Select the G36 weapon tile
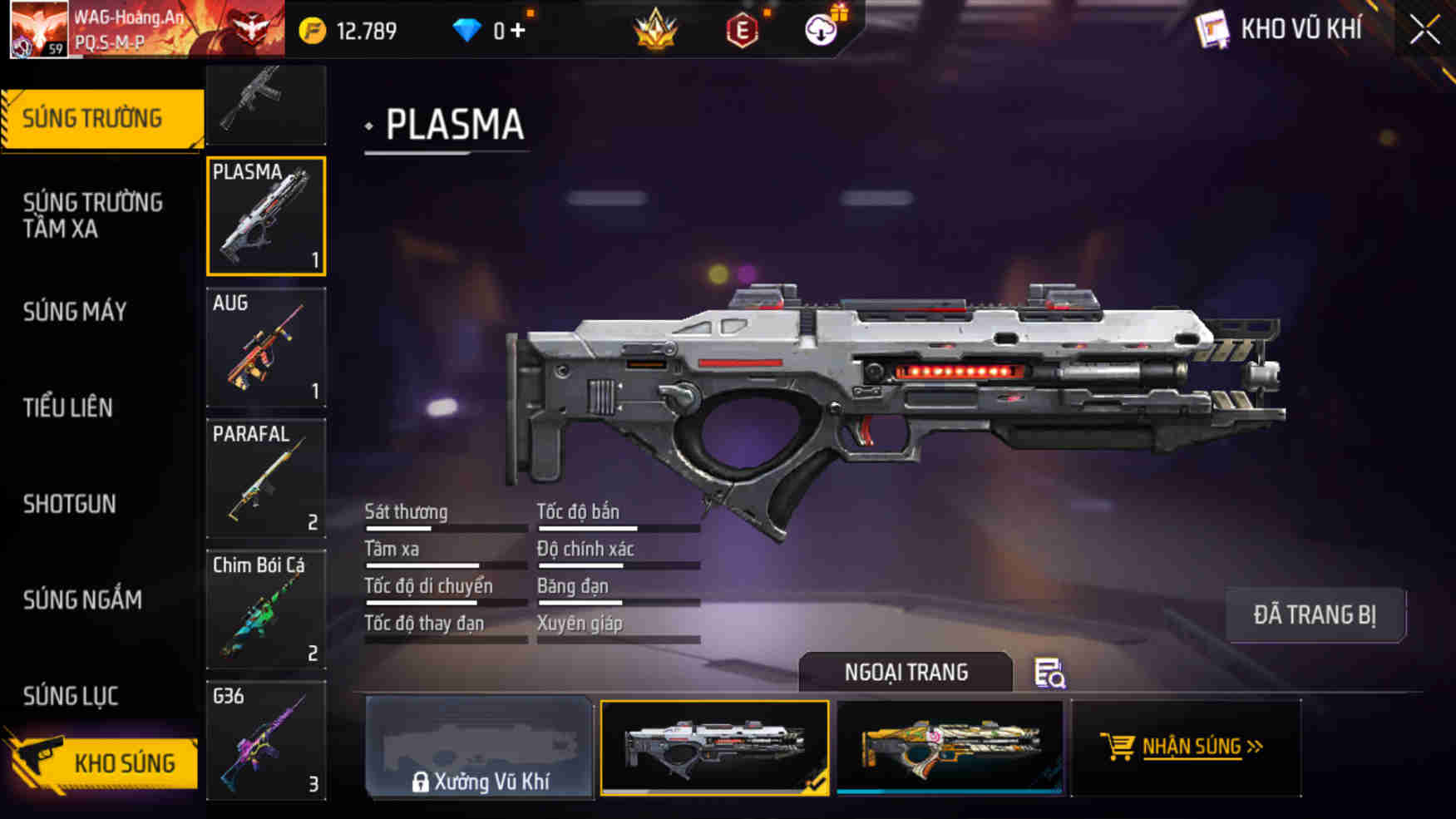1456x819 pixels. (x=266, y=740)
